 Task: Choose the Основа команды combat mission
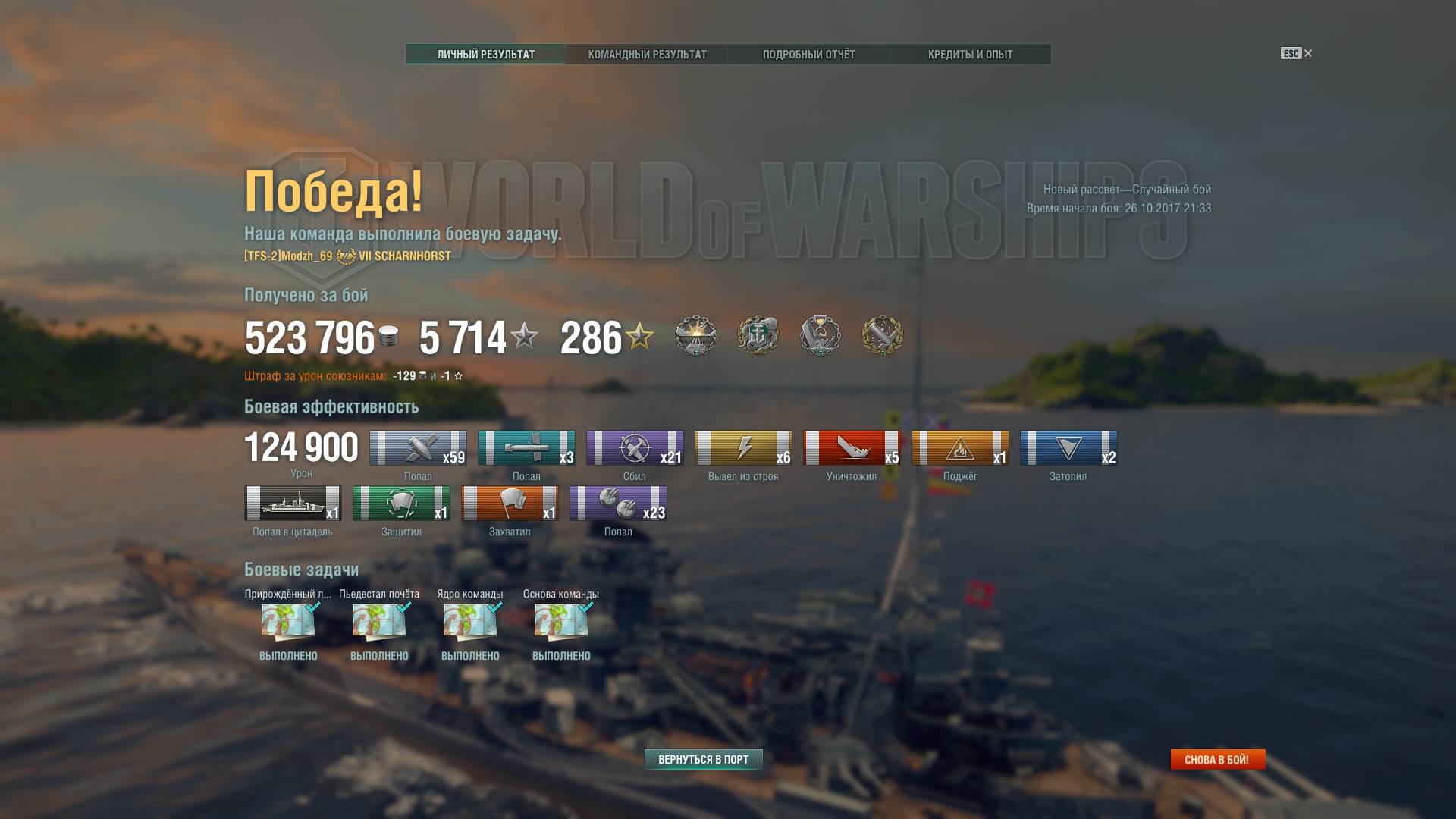point(561,622)
